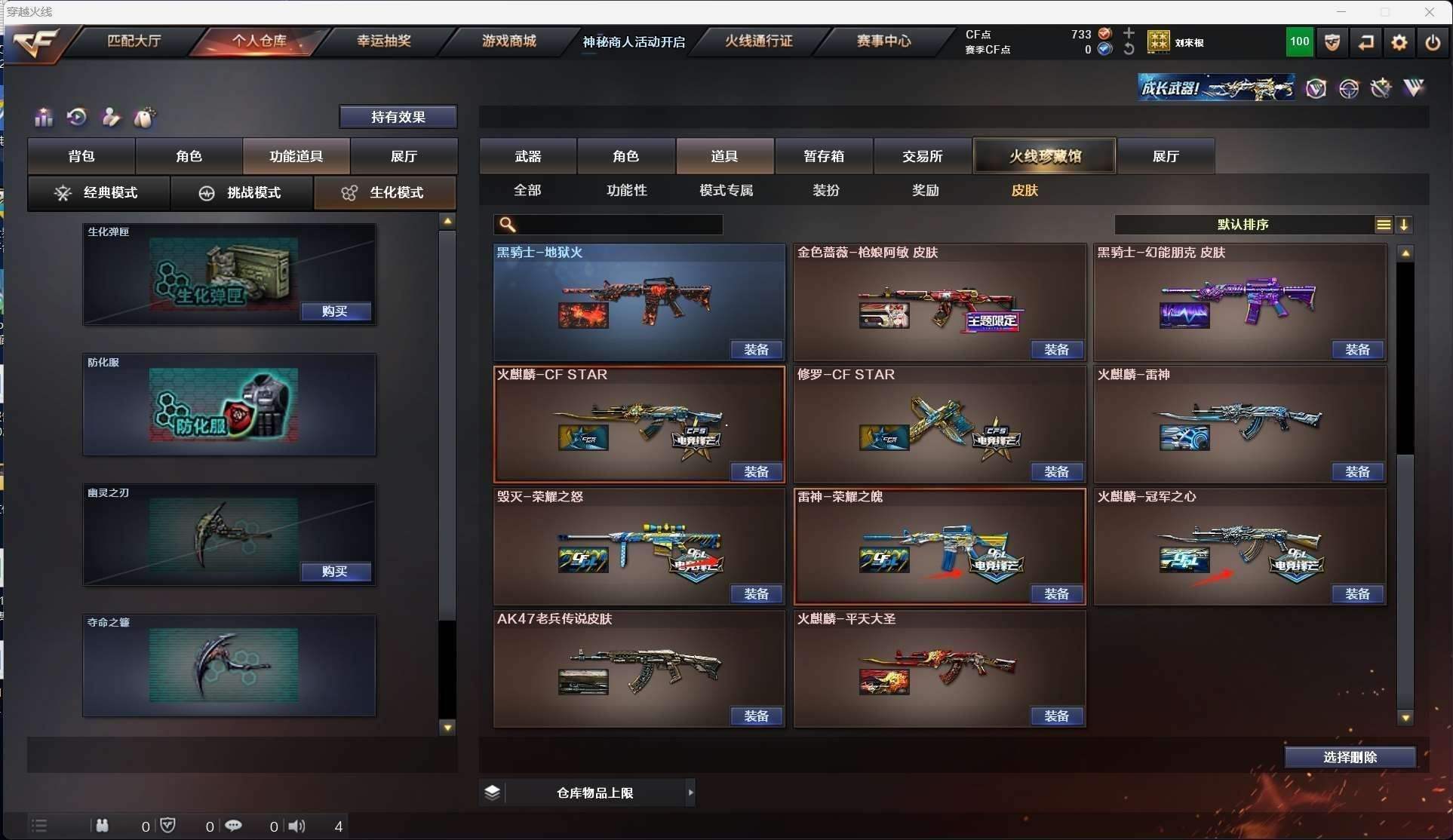Screen dimensions: 1453x840
Task: Go to 游戏商城 game shop
Action: pyautogui.click(x=508, y=41)
